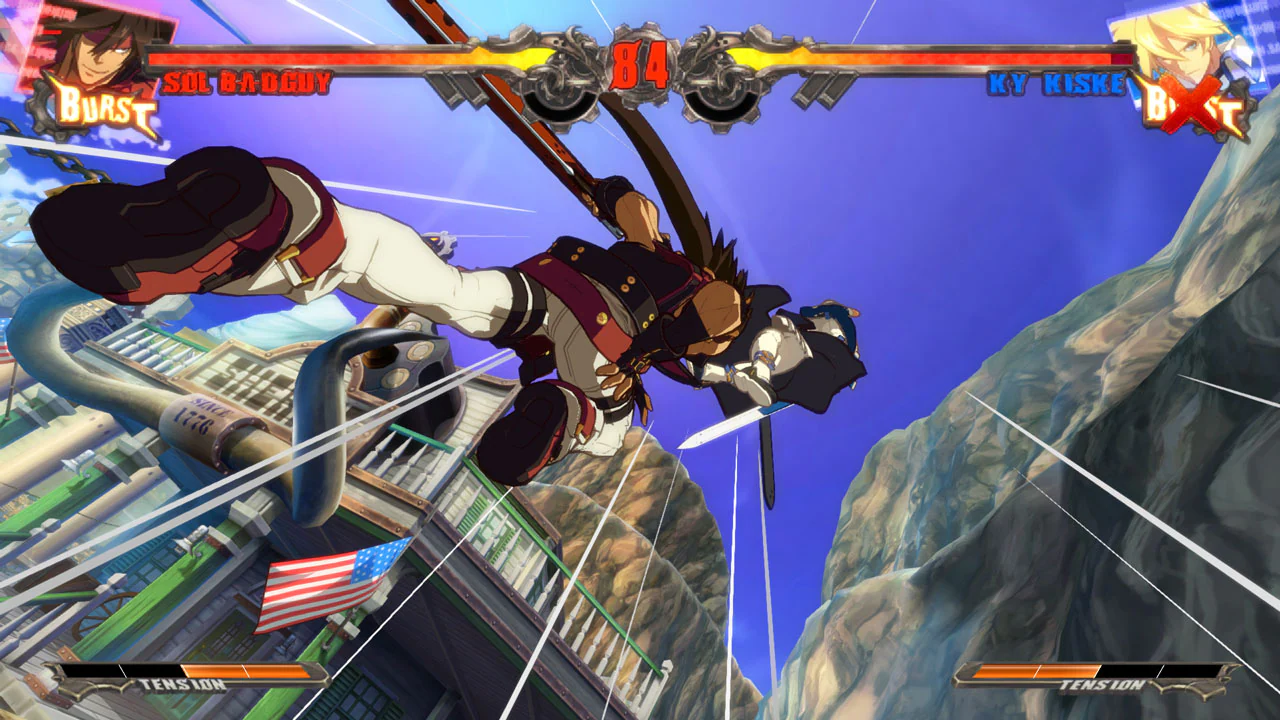
Task: Click the round timer showing 84
Action: pyautogui.click(x=640, y=65)
